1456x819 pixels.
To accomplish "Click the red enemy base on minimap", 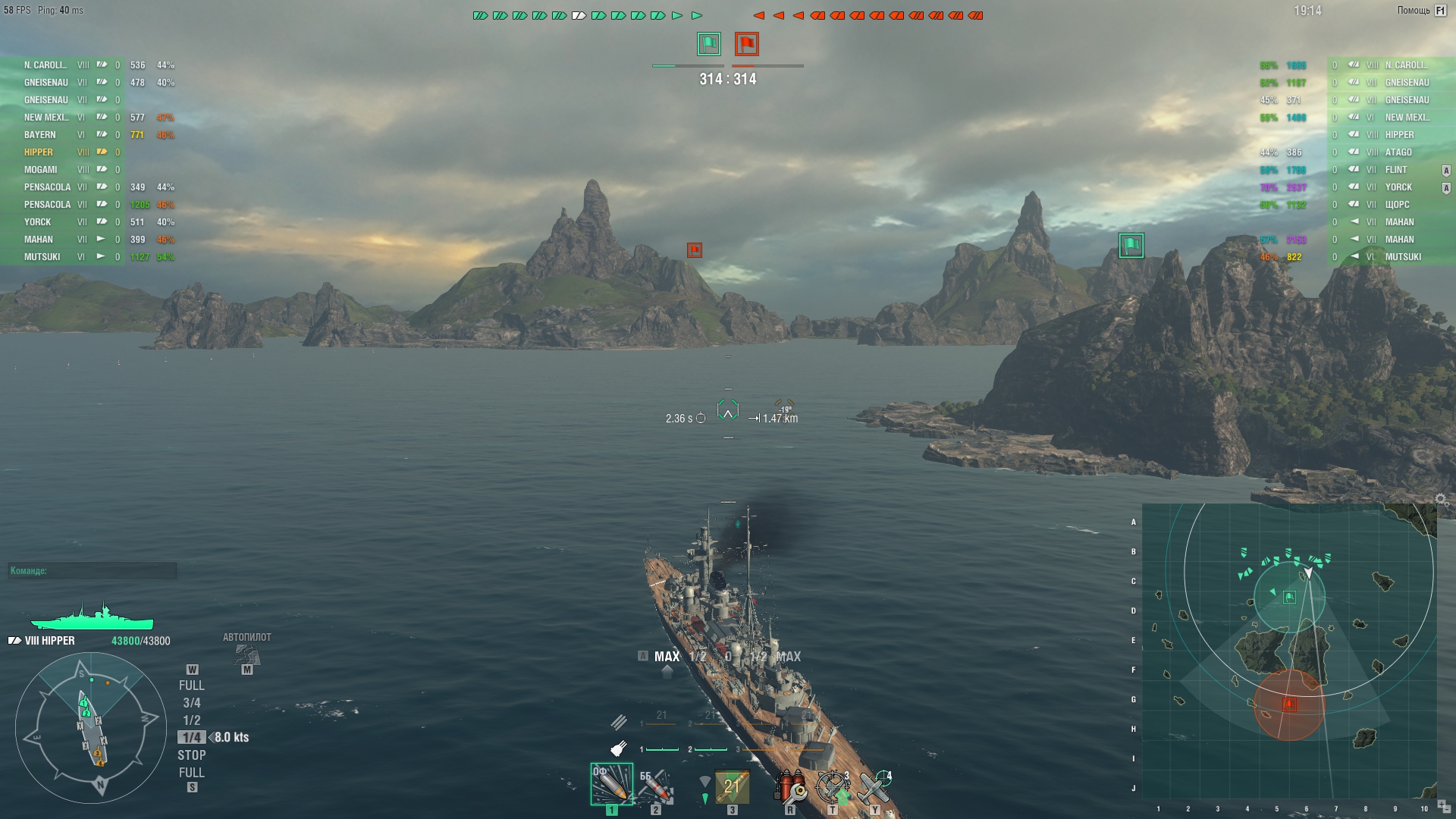I will pos(1289,704).
